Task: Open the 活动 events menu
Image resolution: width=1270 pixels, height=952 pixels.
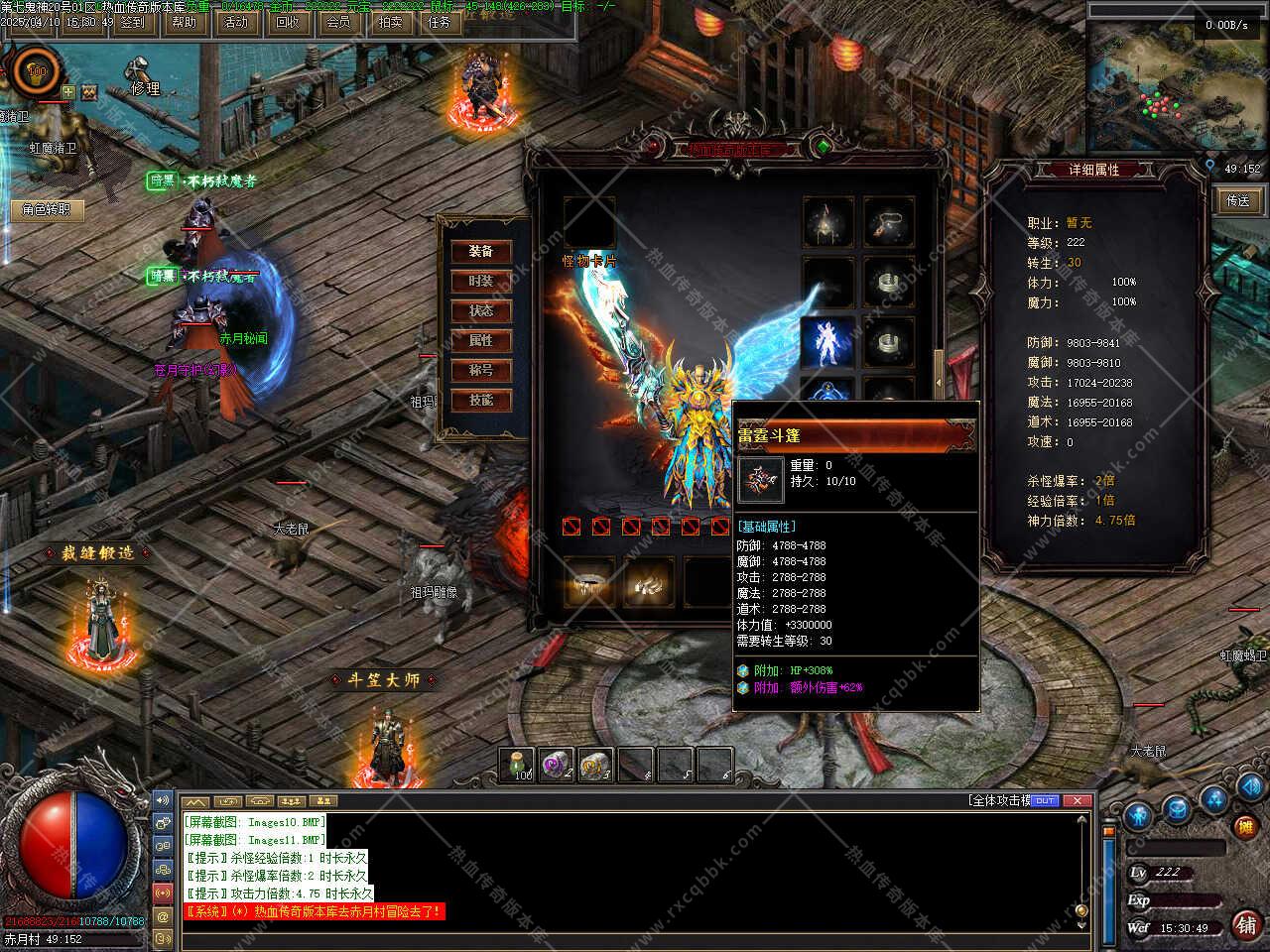Action: click(x=236, y=22)
